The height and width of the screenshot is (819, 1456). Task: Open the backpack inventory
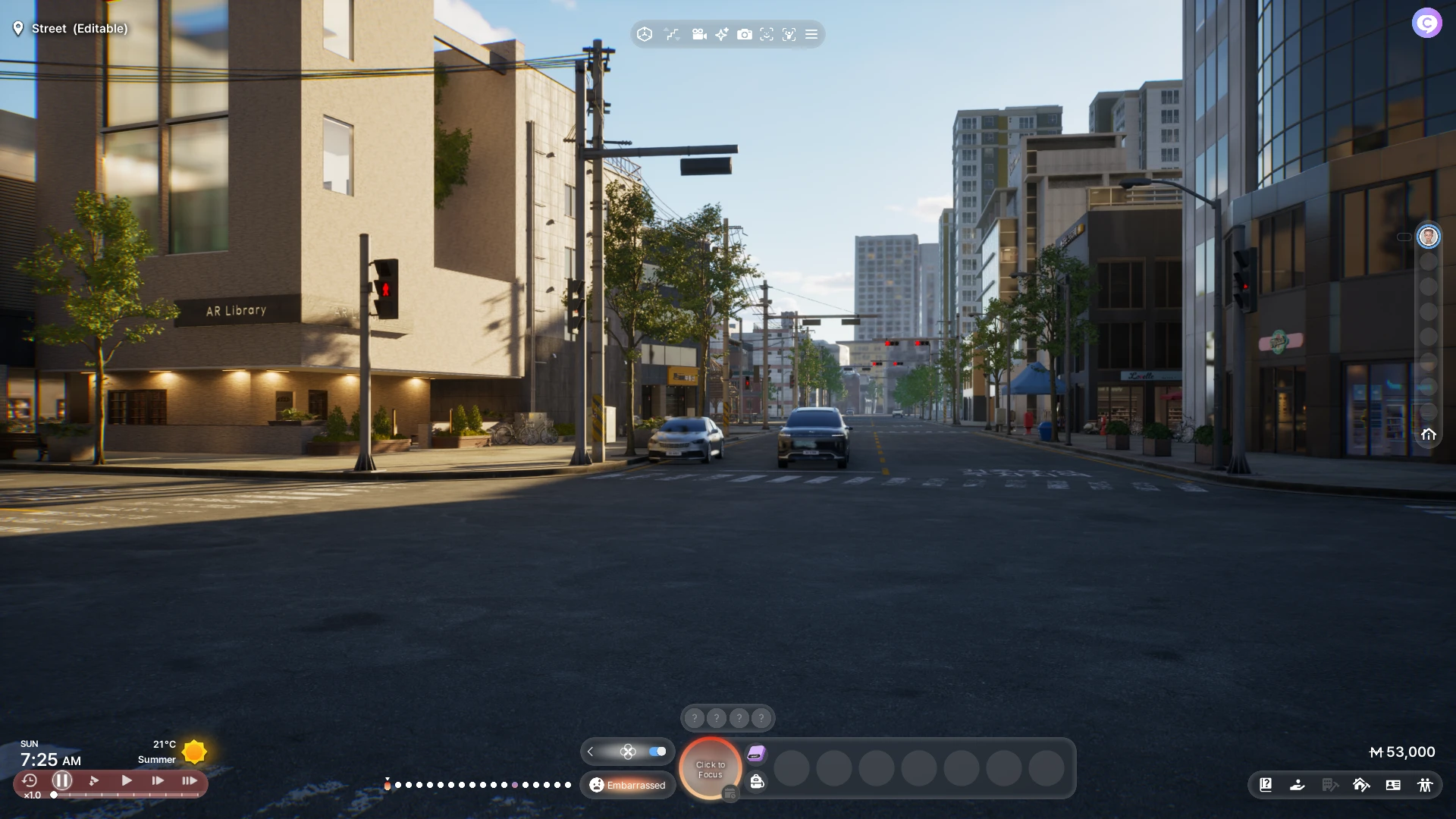point(757,782)
